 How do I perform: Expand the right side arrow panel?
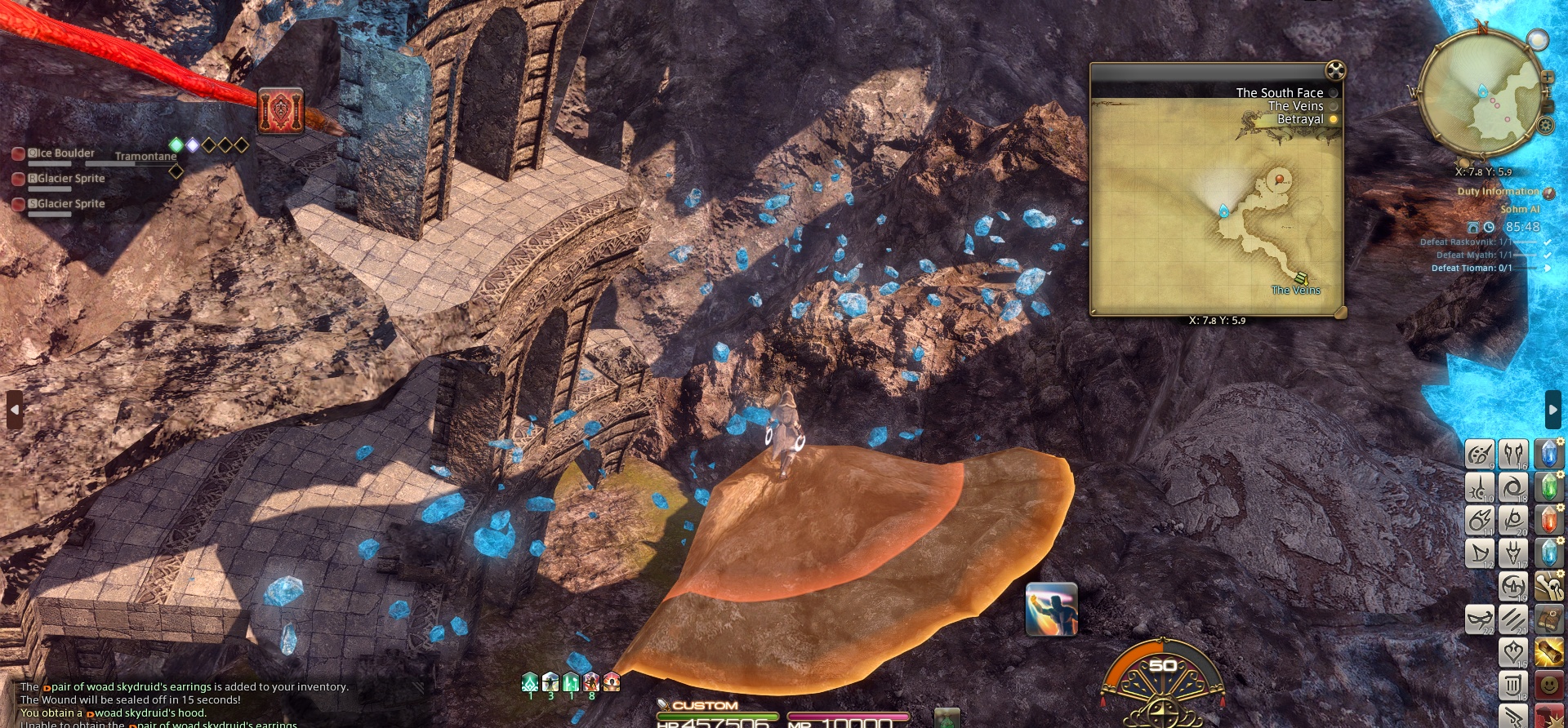(x=1552, y=410)
